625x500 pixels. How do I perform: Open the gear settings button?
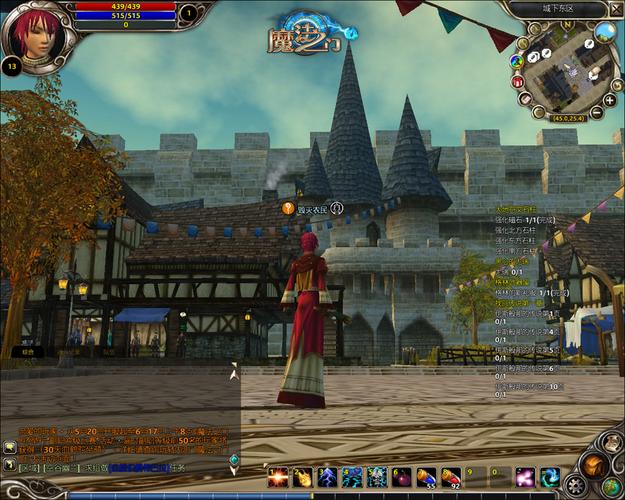tap(576, 485)
